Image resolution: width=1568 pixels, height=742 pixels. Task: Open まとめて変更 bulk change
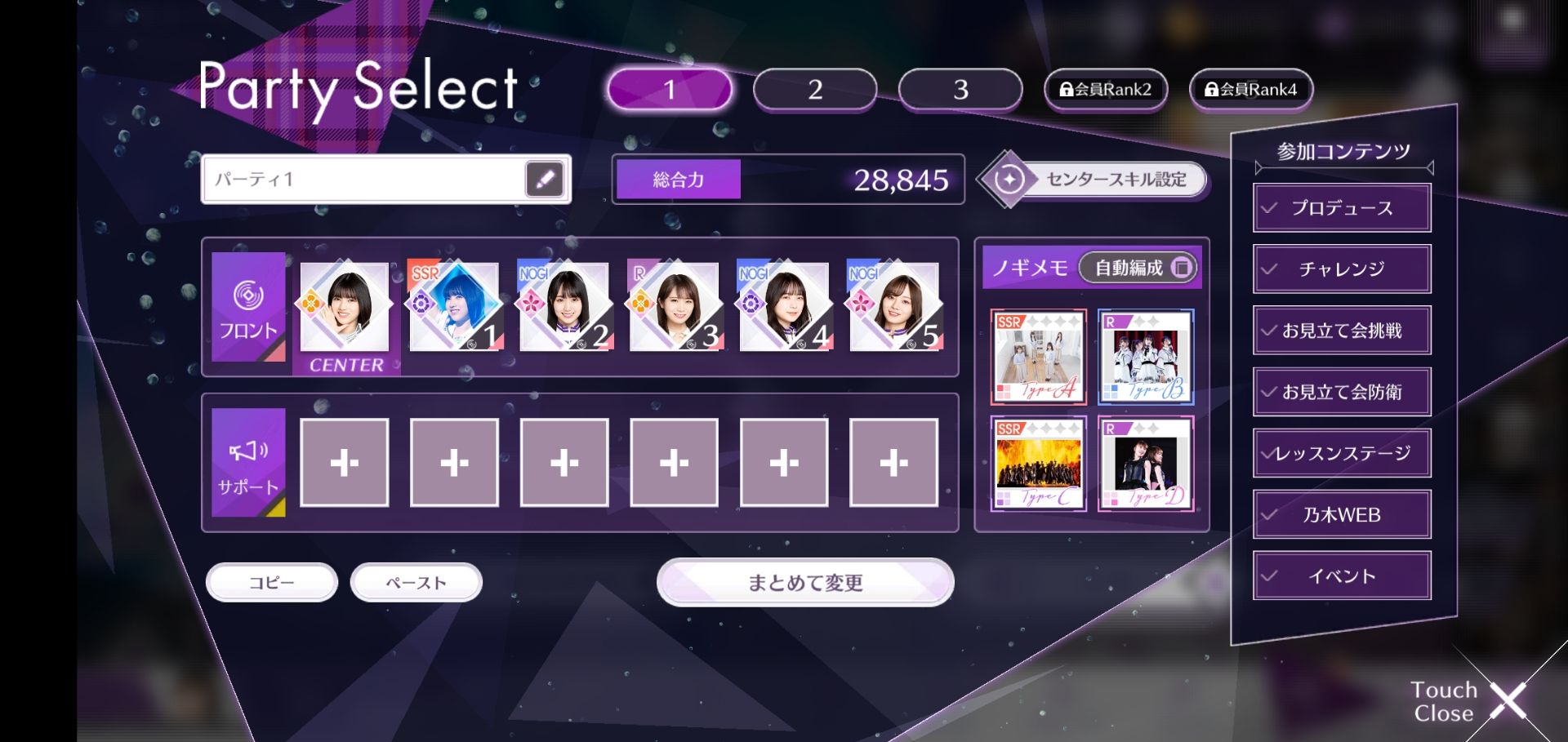(805, 583)
